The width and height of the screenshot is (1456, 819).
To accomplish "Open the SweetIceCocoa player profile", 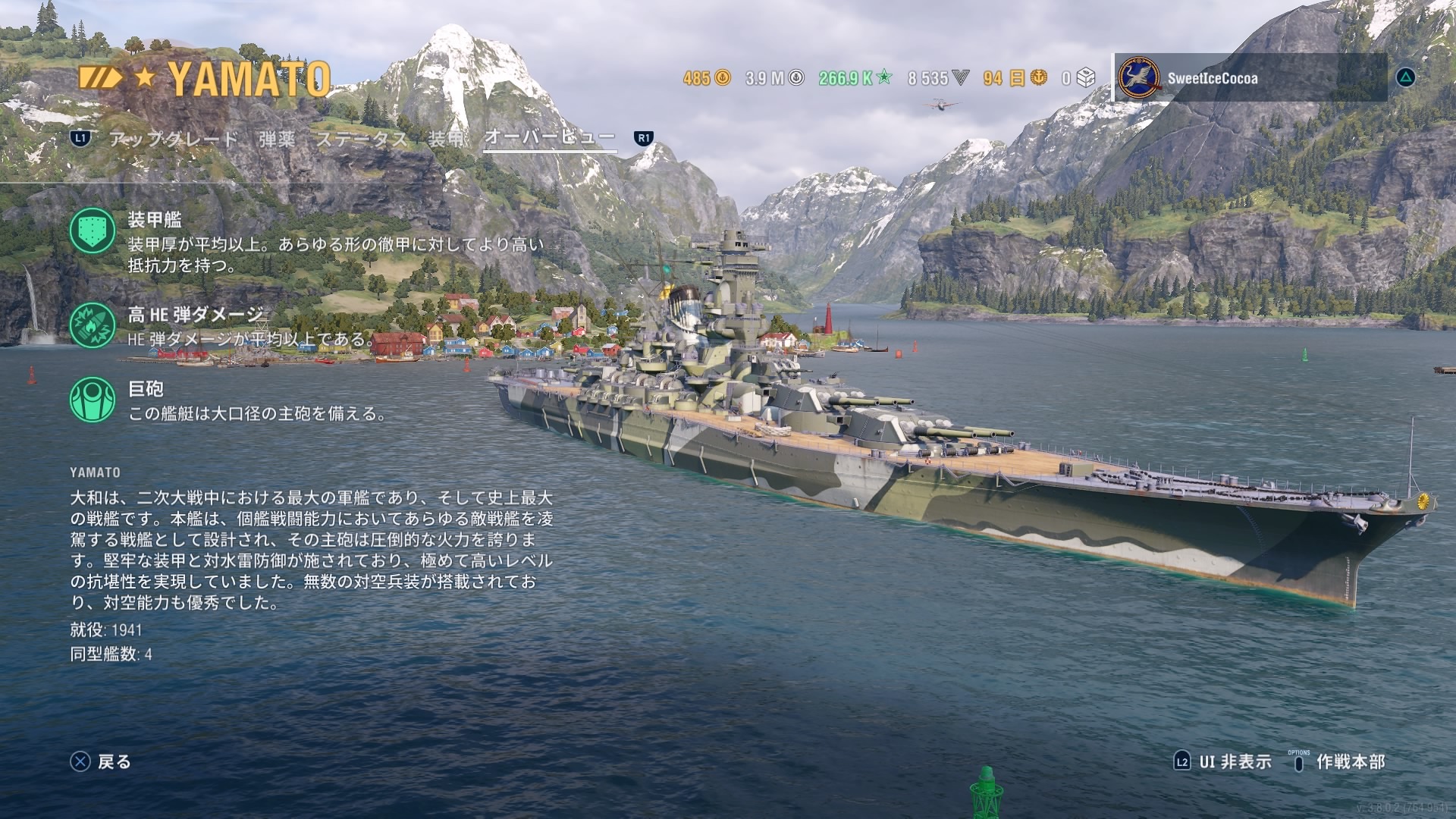I will (1212, 78).
